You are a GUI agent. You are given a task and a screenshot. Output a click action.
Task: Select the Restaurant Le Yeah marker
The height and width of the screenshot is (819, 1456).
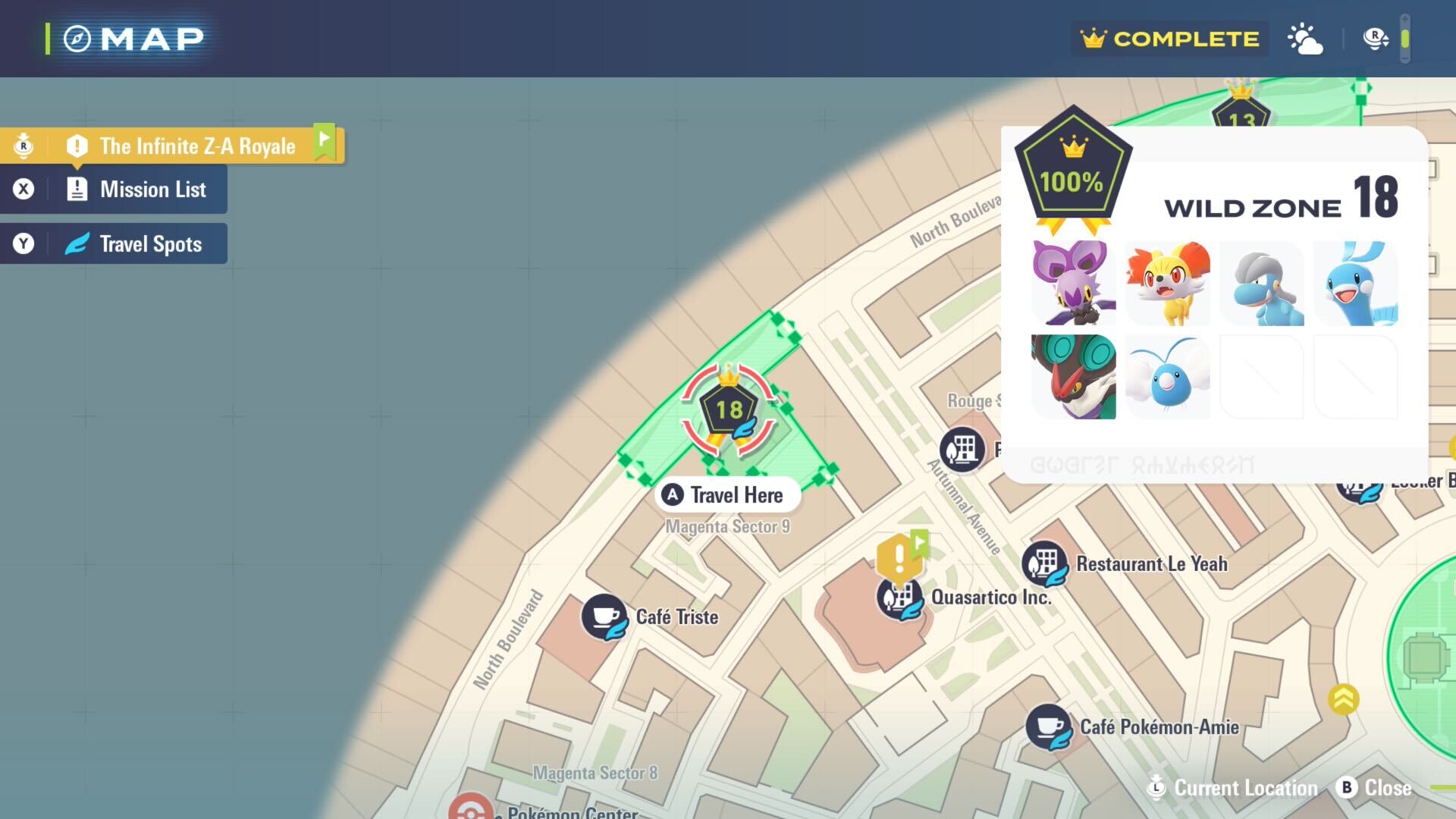coord(1045,563)
